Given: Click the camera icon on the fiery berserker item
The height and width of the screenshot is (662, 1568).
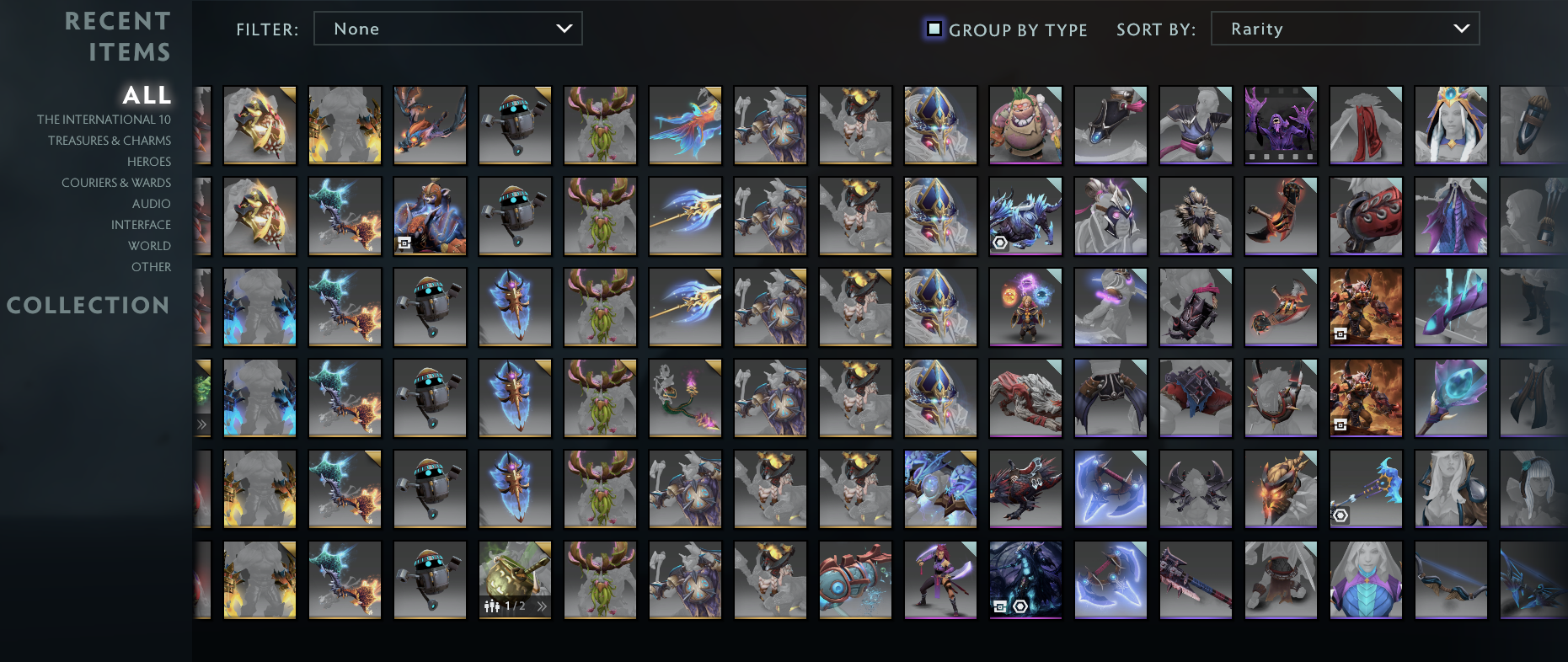Looking at the screenshot, I should coord(1341,334).
